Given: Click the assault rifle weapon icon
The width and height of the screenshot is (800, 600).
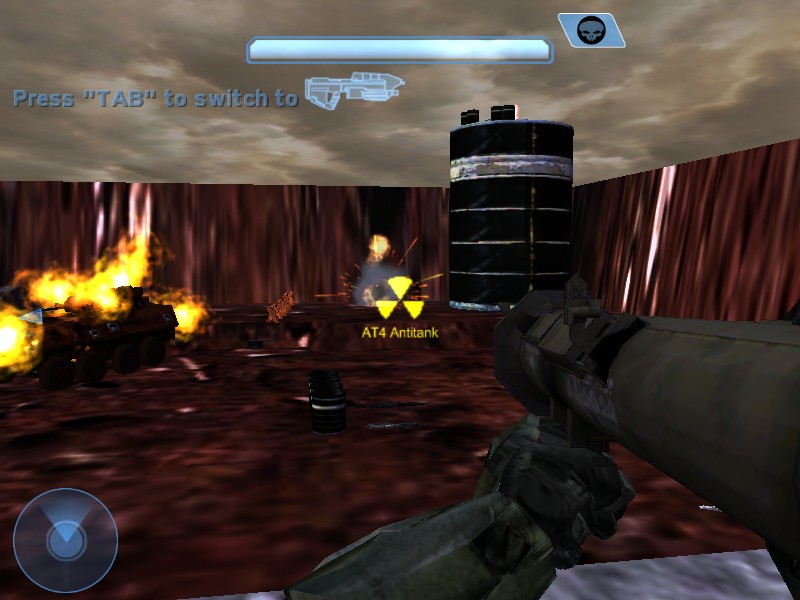Looking at the screenshot, I should 355,90.
